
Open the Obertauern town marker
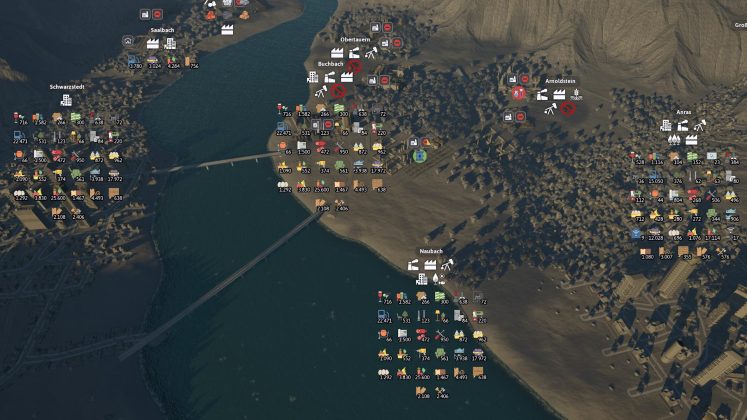coord(357,39)
